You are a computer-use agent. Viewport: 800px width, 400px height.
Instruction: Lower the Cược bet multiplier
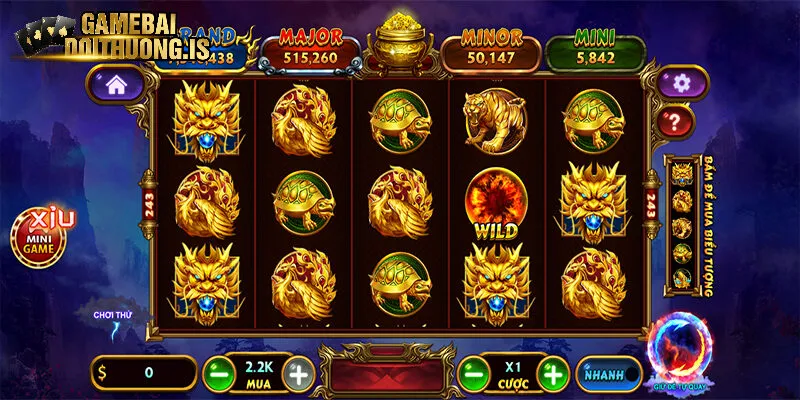point(472,374)
